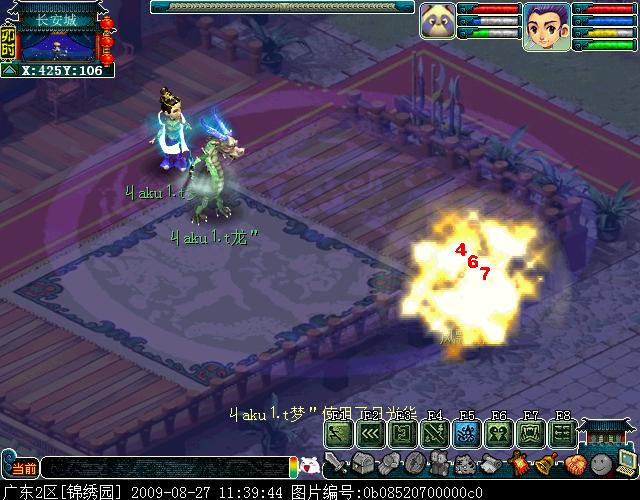Select the panda pet portrait

point(436,21)
